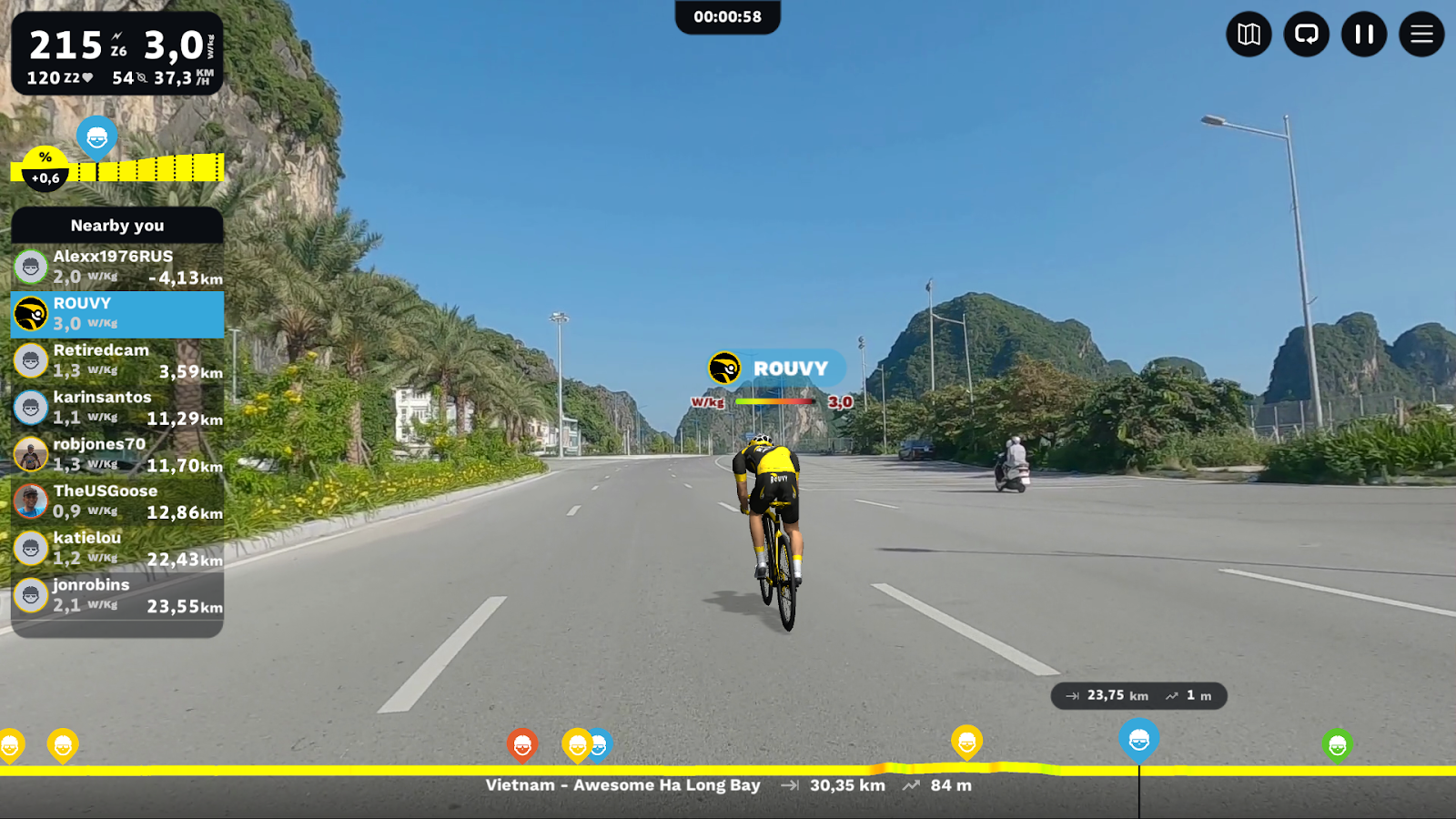
Task: Click the Nearby you panel header
Action: coord(116,226)
